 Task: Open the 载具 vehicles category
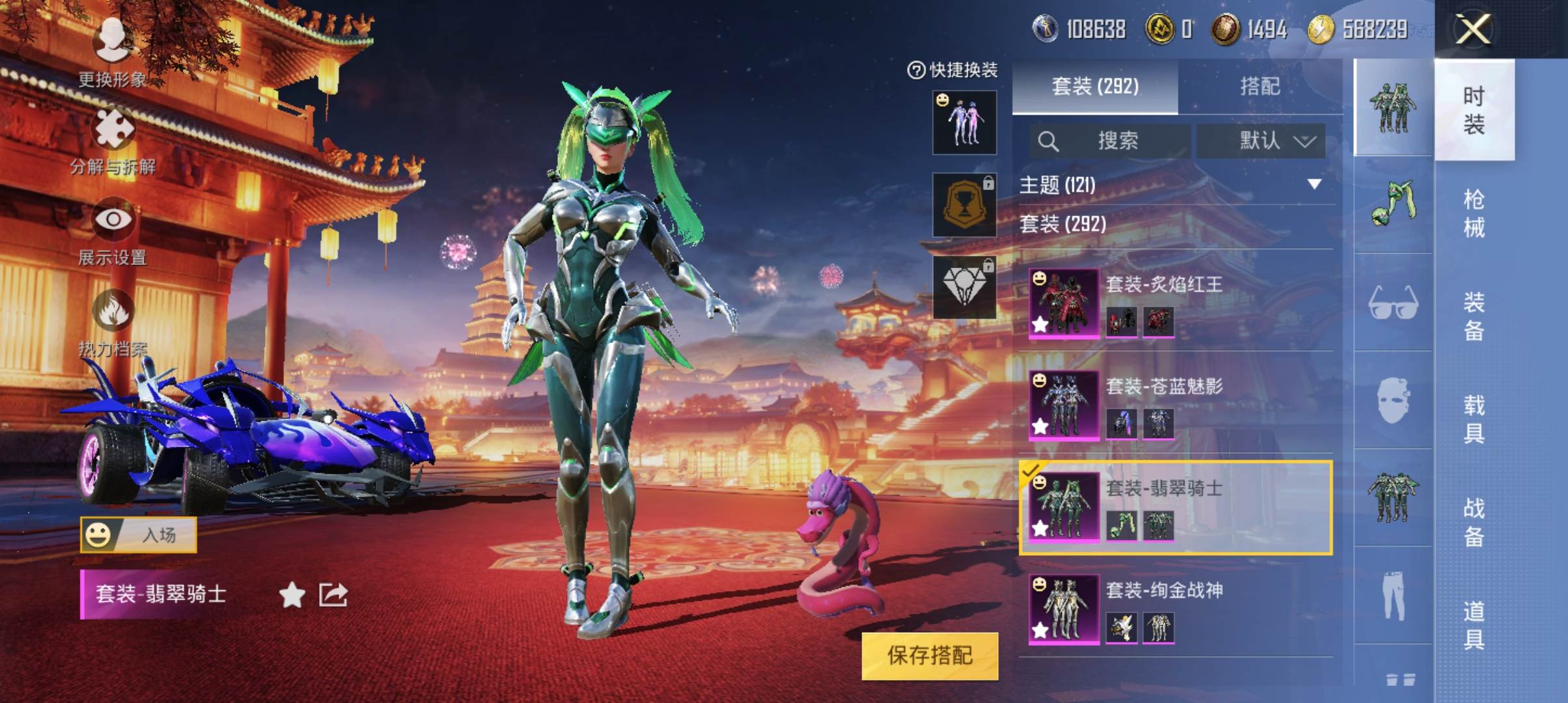1474,419
